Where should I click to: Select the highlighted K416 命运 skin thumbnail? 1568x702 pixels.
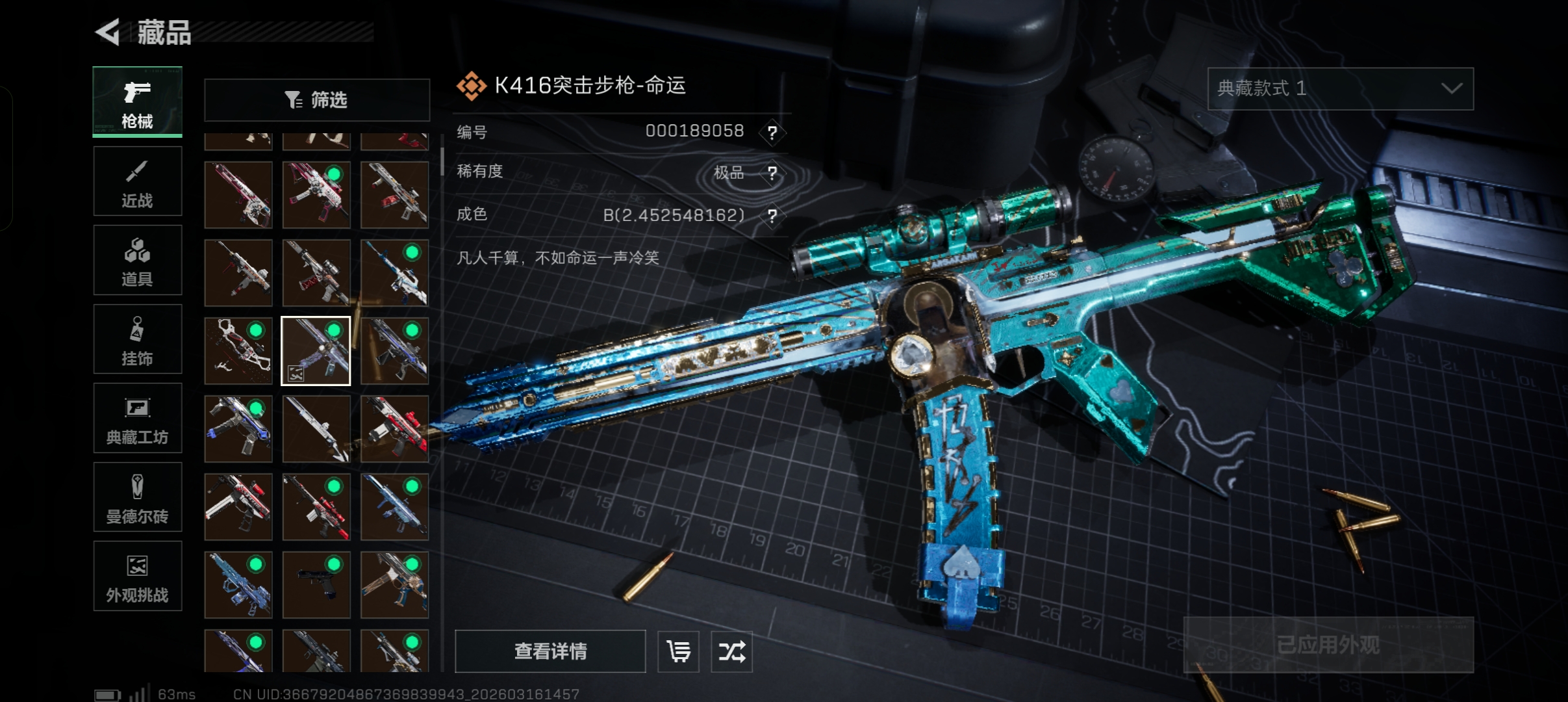pyautogui.click(x=316, y=351)
